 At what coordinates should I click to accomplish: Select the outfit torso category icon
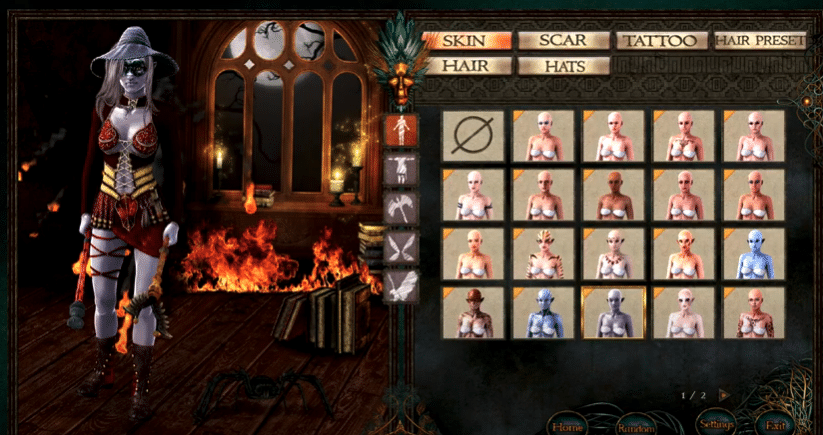pos(401,169)
